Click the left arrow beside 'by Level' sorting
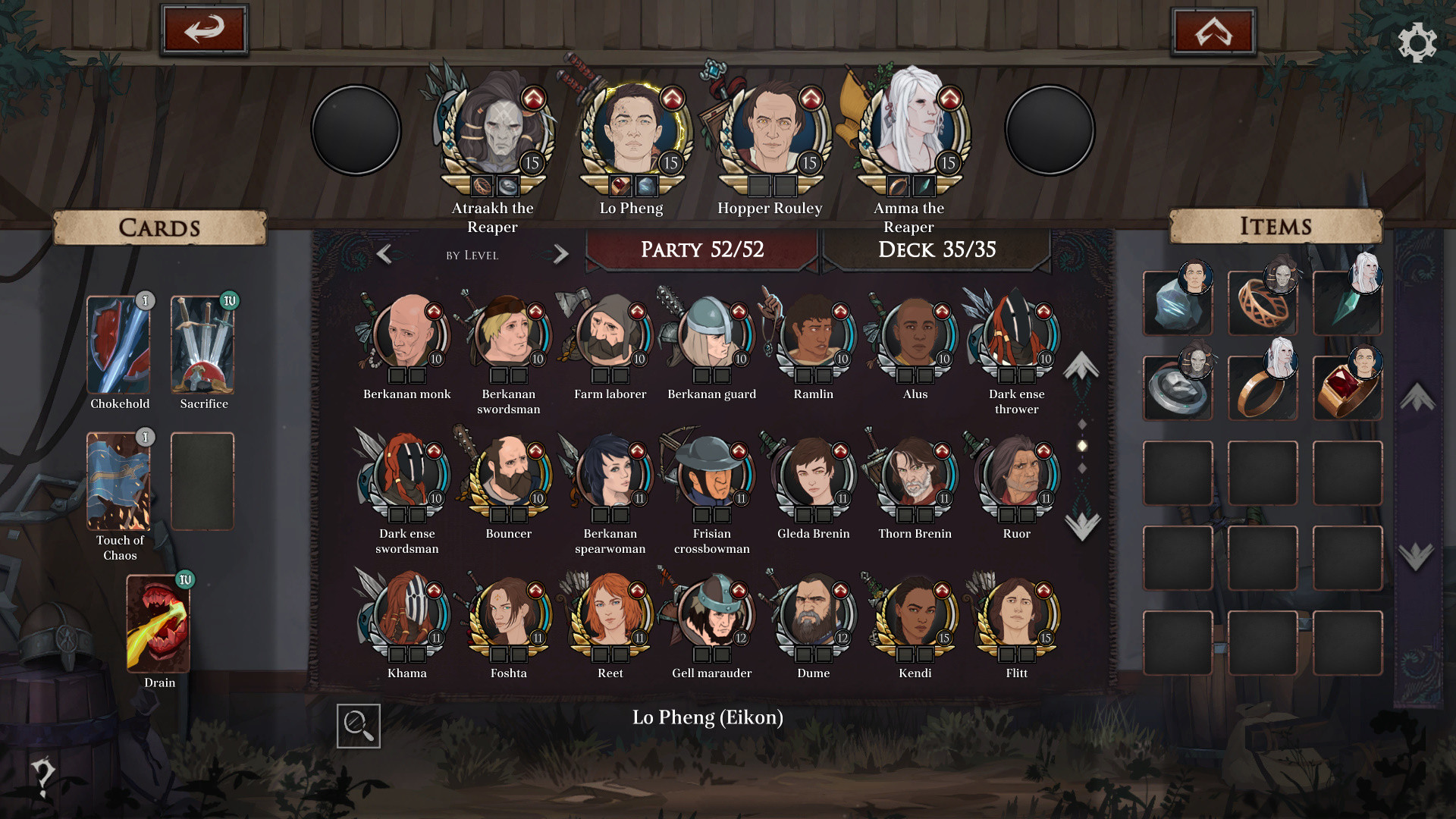This screenshot has width=1456, height=819. coord(385,253)
